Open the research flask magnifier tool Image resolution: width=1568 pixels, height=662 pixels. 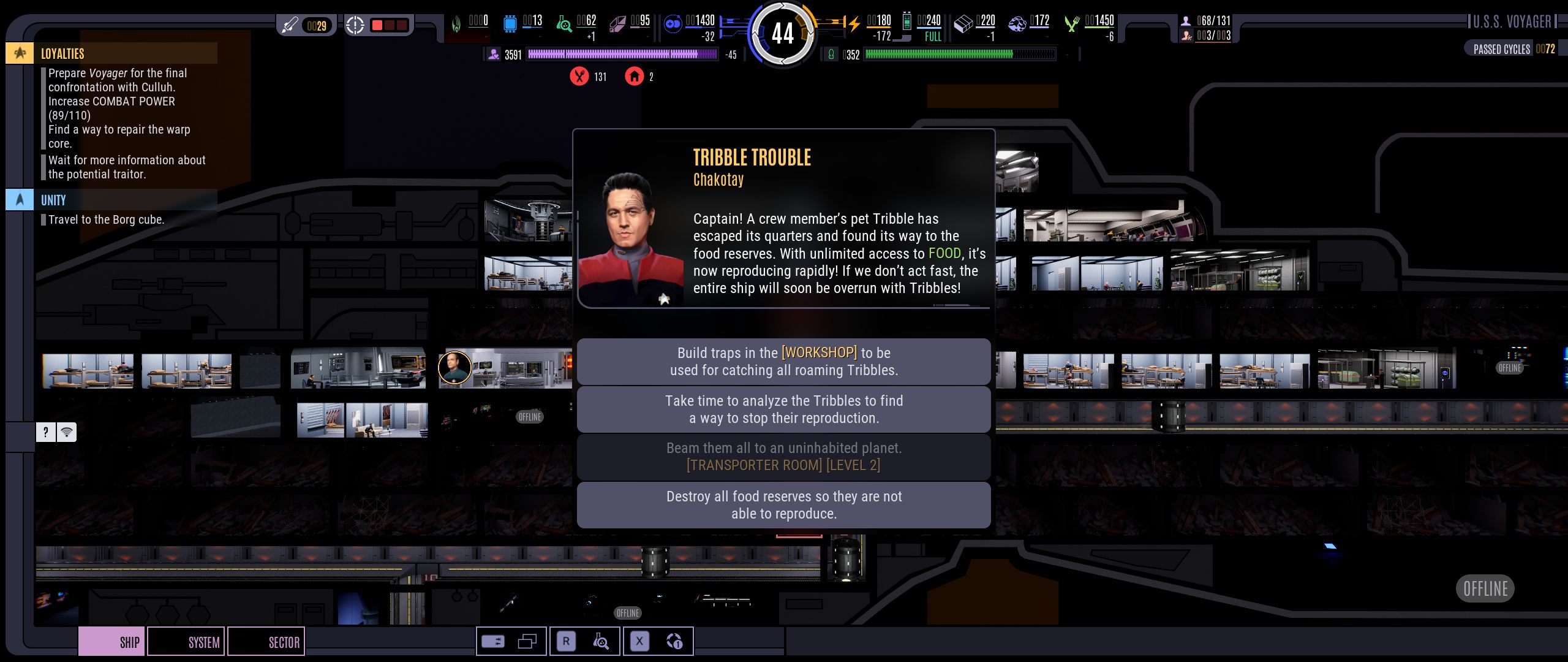click(x=601, y=642)
